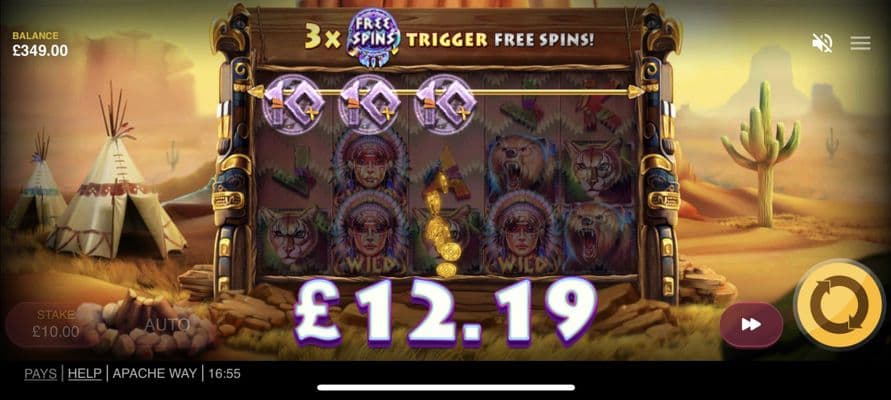891x400 pixels.
Task: Open the HELP page link
Action: point(84,374)
